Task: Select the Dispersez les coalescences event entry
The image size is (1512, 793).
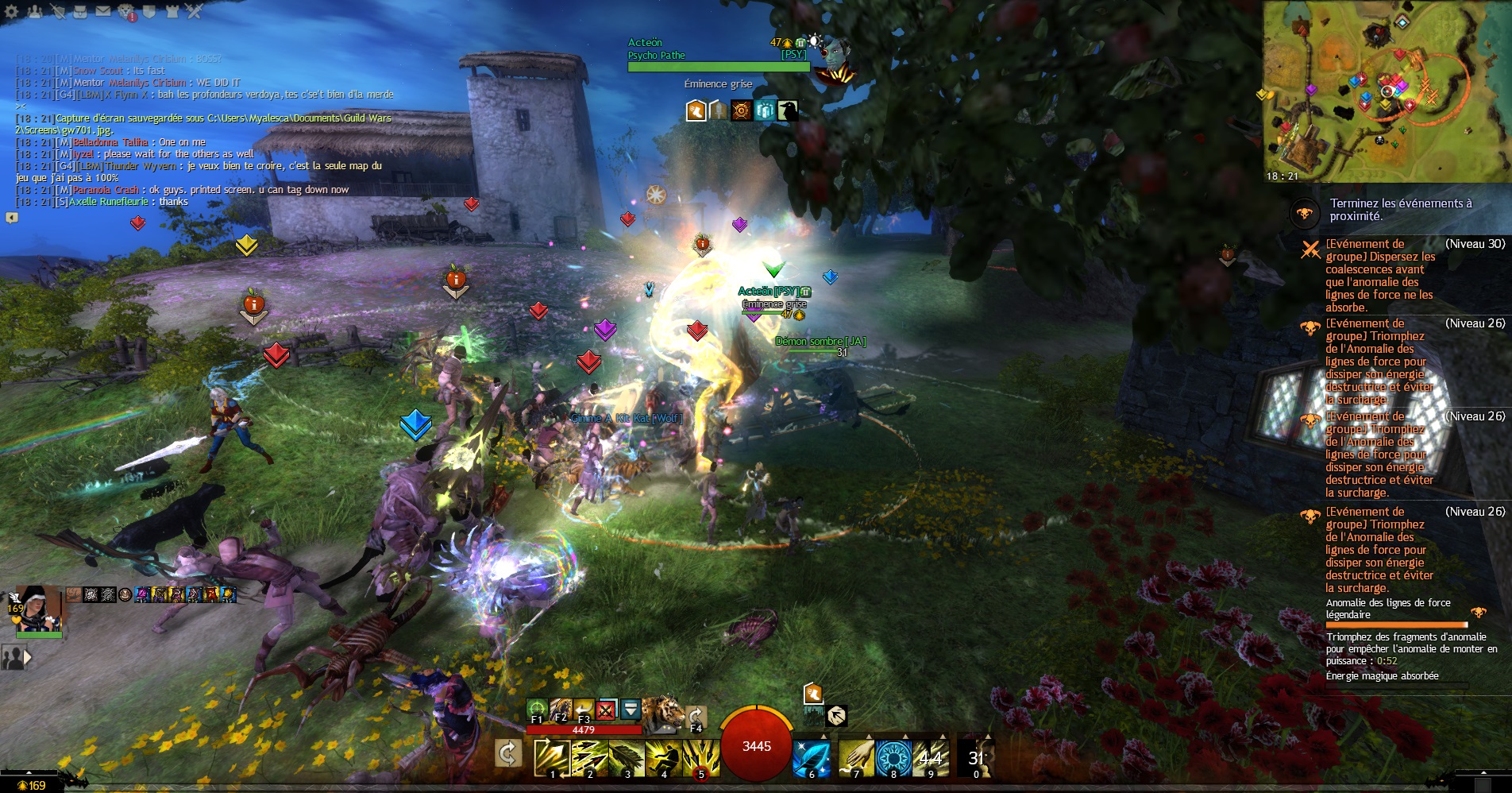Action: coord(1379,275)
